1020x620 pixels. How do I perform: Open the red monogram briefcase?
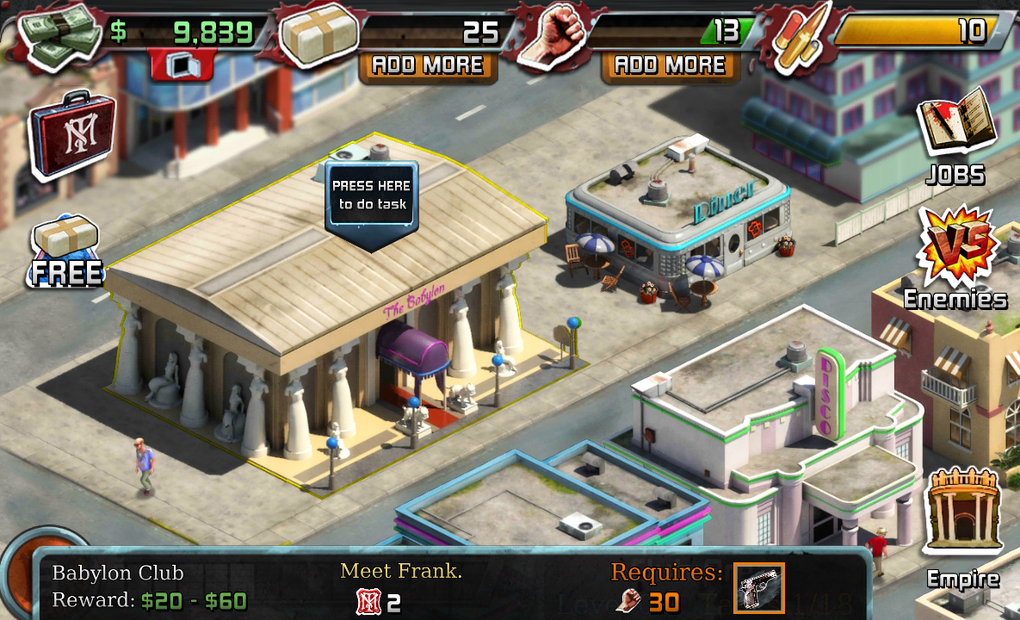pyautogui.click(x=72, y=135)
